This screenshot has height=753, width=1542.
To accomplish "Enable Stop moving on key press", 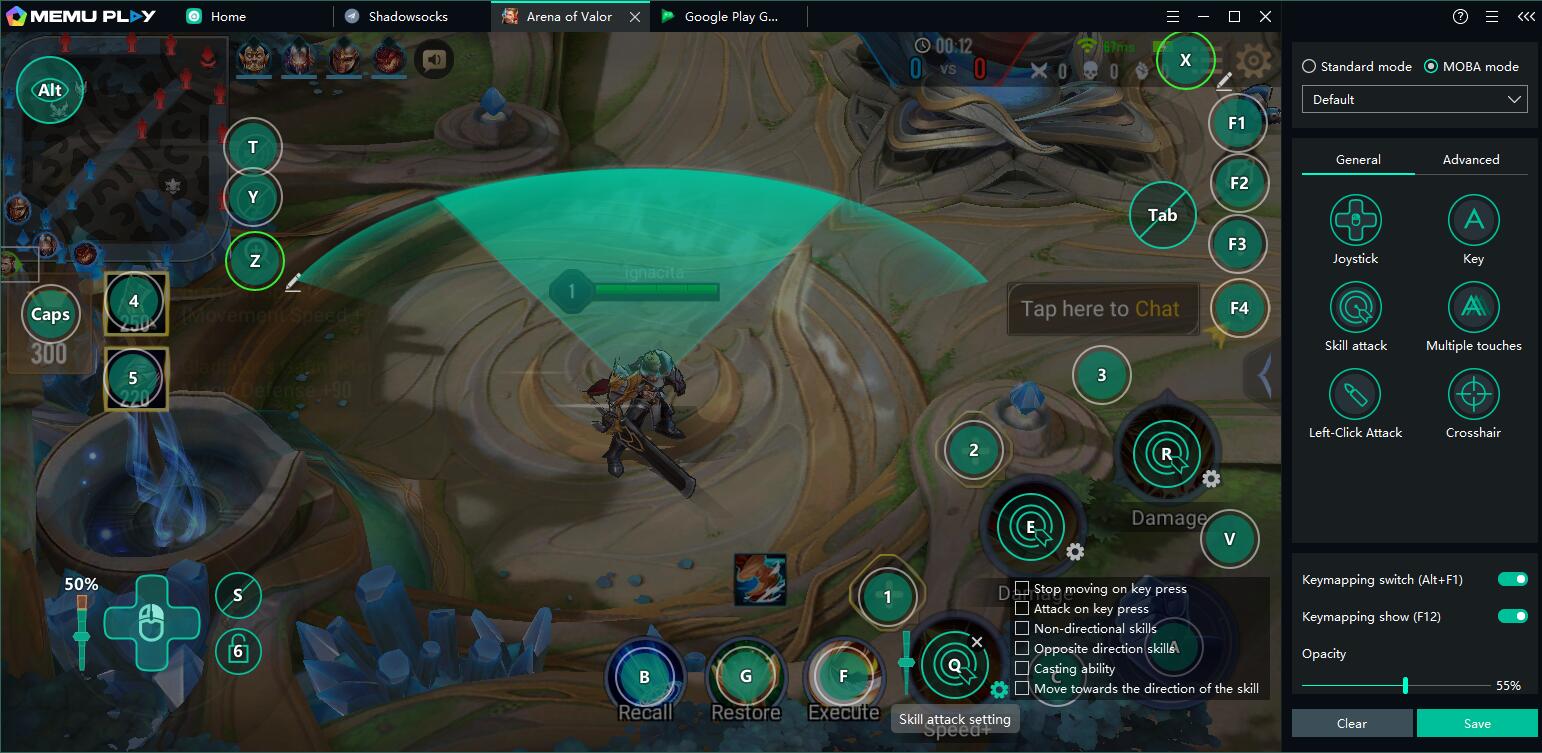I will point(1022,588).
